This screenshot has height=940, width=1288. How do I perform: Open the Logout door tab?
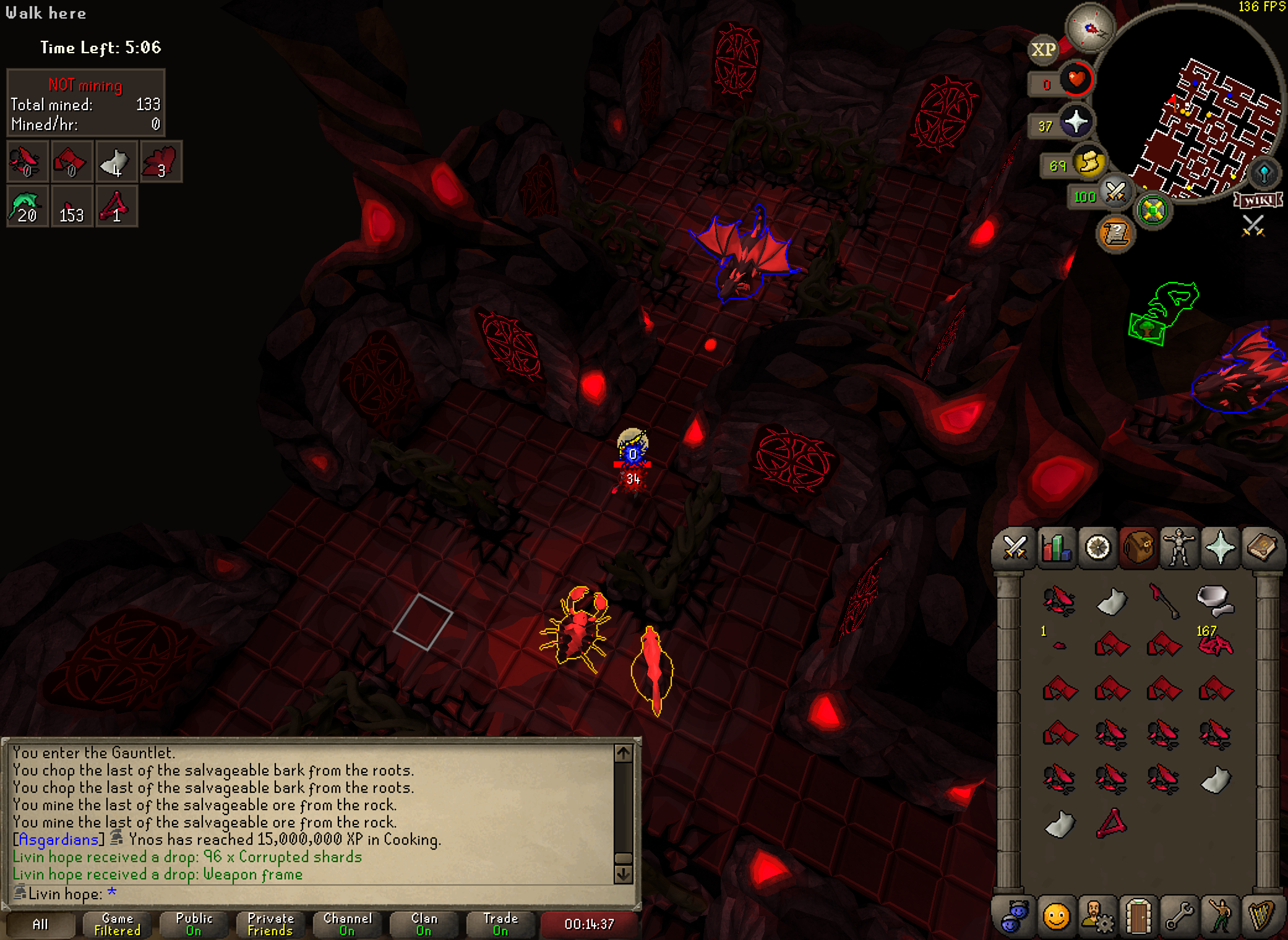[x=1138, y=916]
